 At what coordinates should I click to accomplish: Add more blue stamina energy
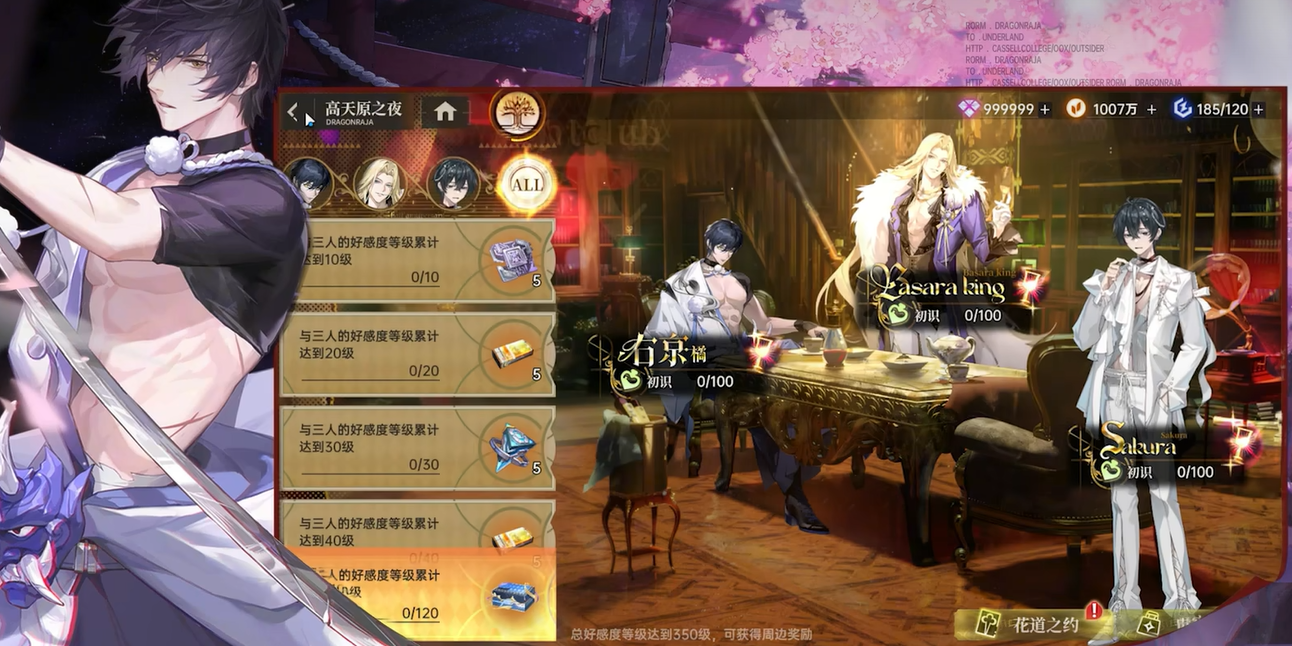1258,109
